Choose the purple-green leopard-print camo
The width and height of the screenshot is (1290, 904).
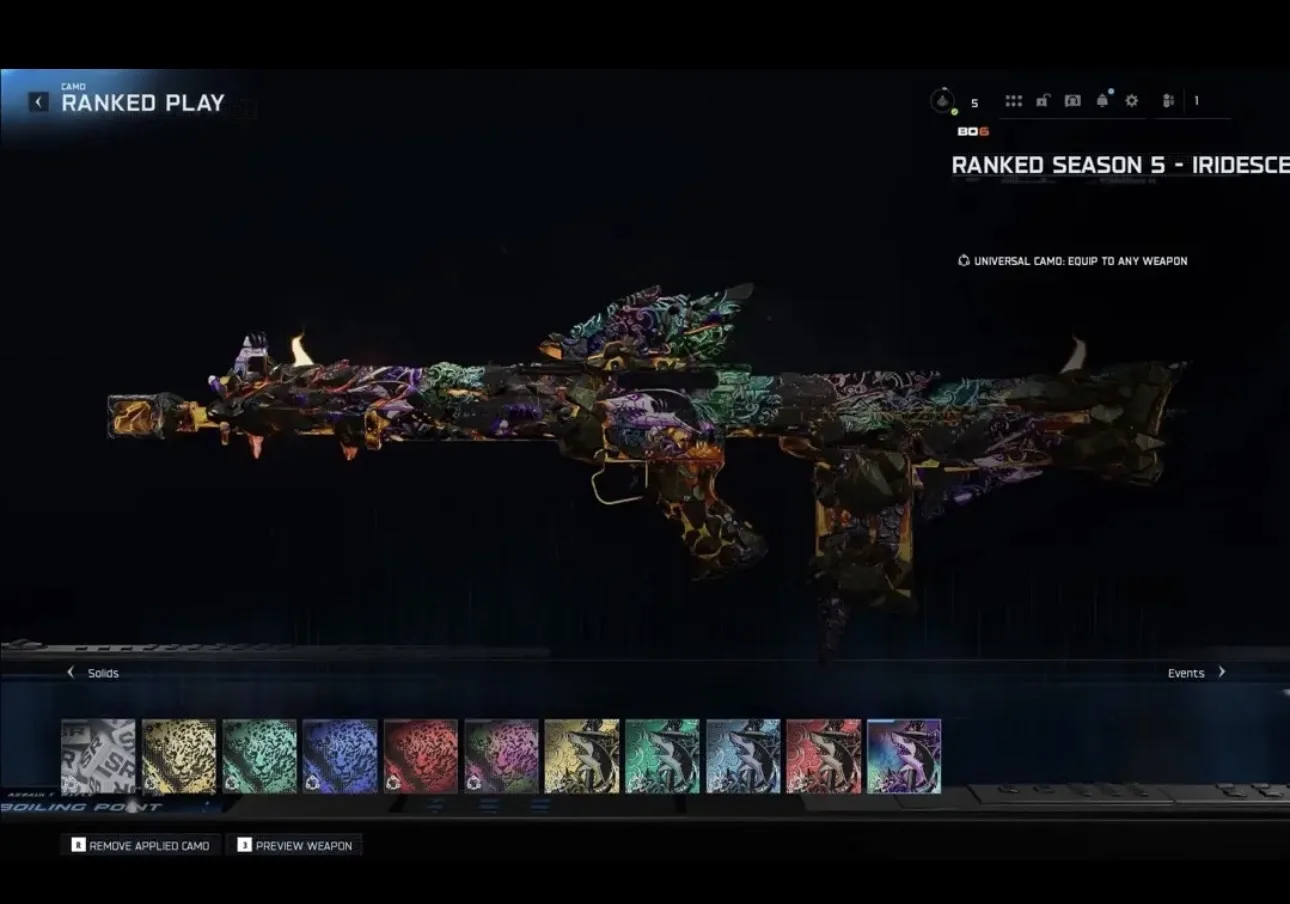(x=502, y=756)
